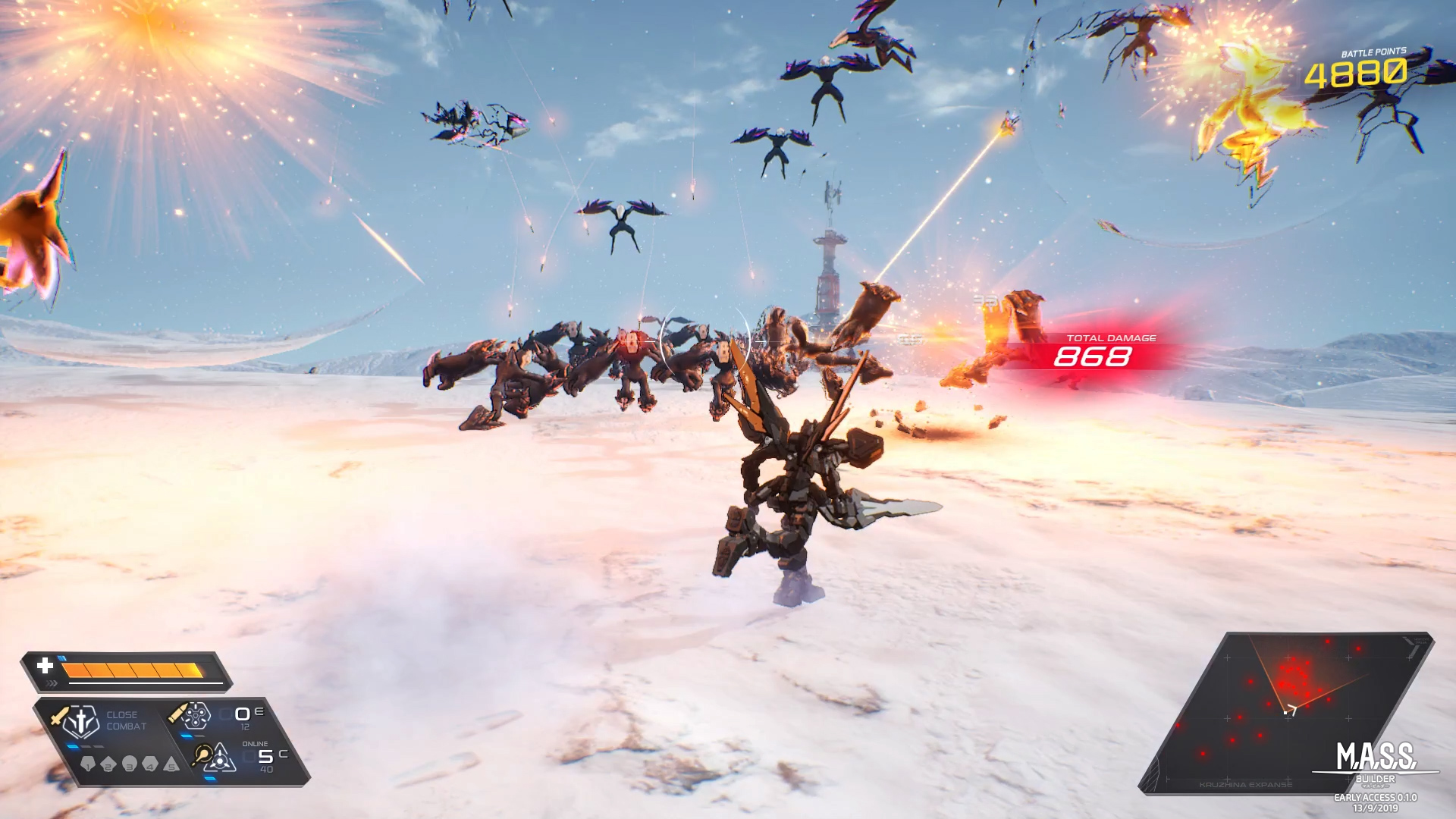The height and width of the screenshot is (819, 1456).
Task: Choose the hexagonal combo slot 4
Action: tap(151, 764)
